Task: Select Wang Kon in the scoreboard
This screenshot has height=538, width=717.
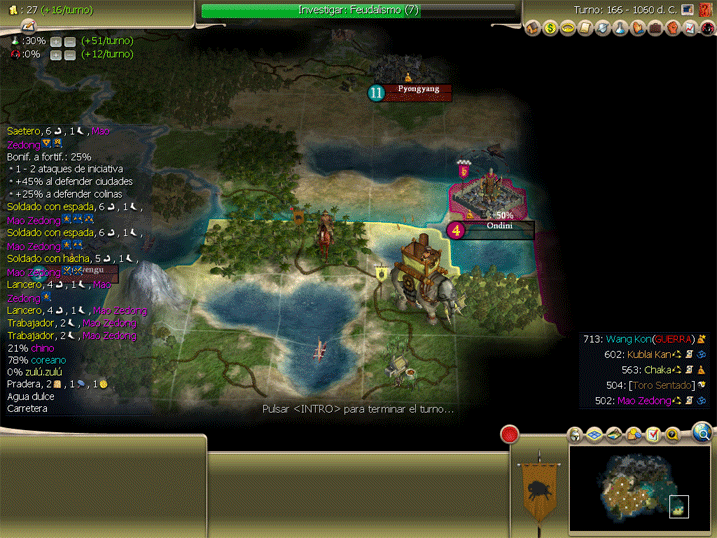Action: point(626,339)
